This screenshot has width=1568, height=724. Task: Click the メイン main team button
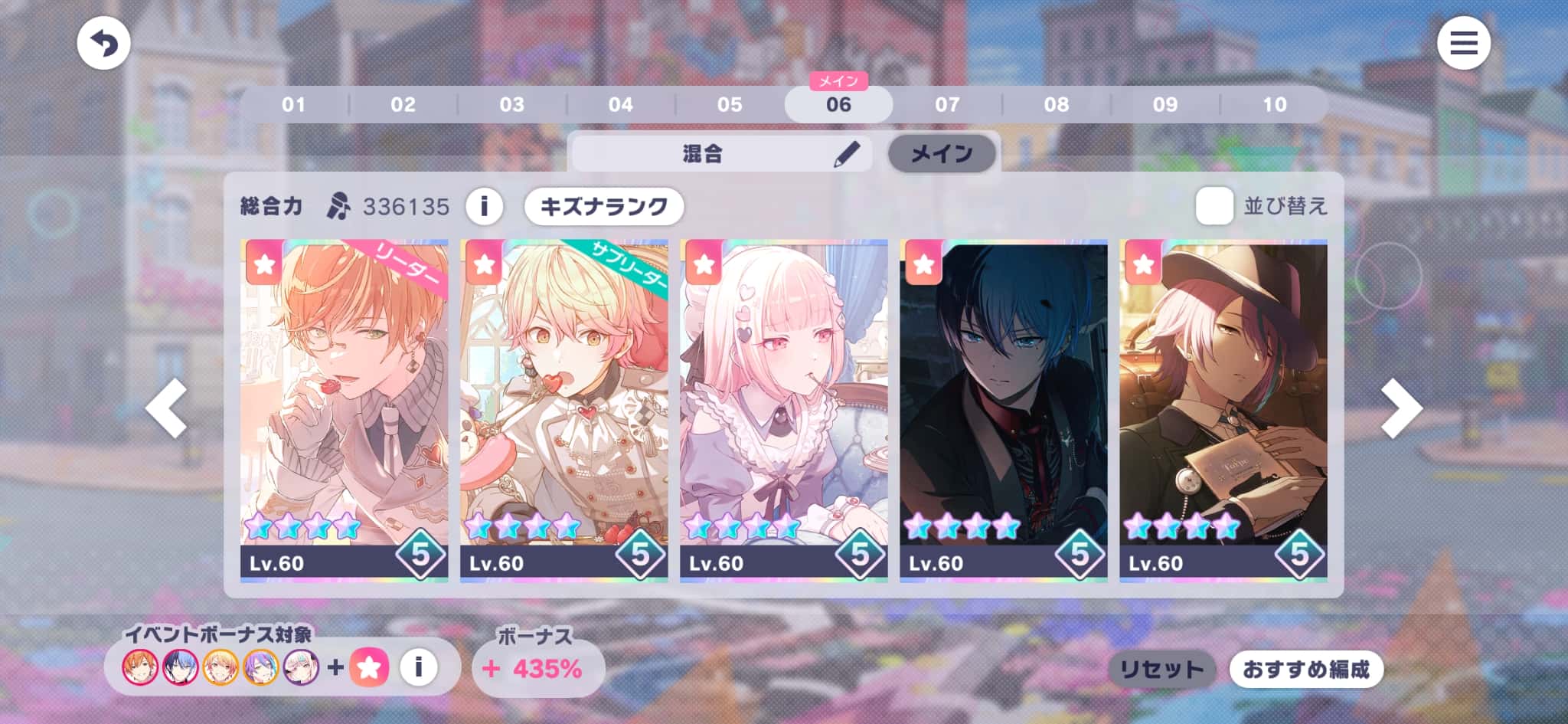coord(941,153)
